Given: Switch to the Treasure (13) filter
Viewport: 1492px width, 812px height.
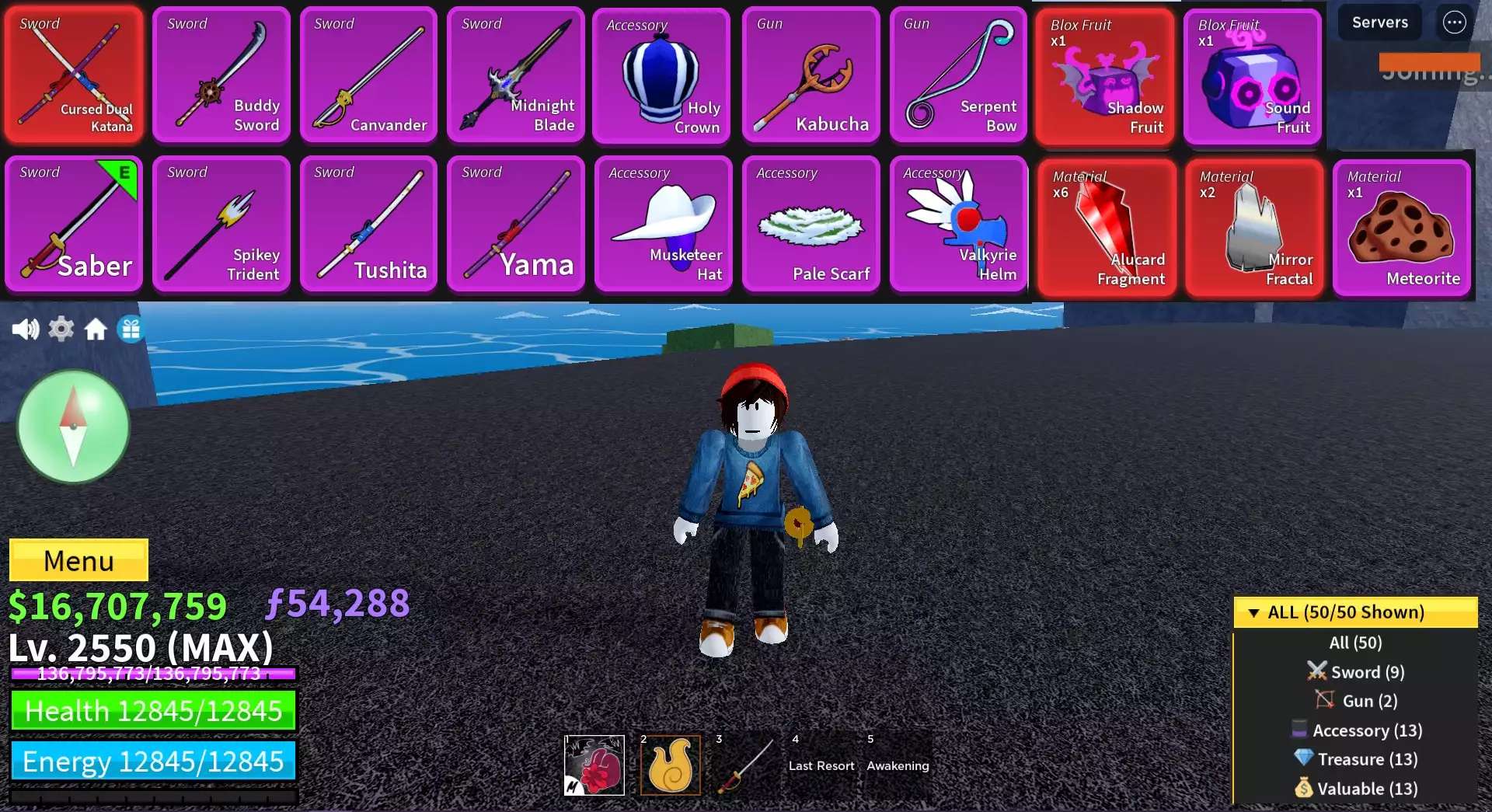Looking at the screenshot, I should pyautogui.click(x=1355, y=759).
